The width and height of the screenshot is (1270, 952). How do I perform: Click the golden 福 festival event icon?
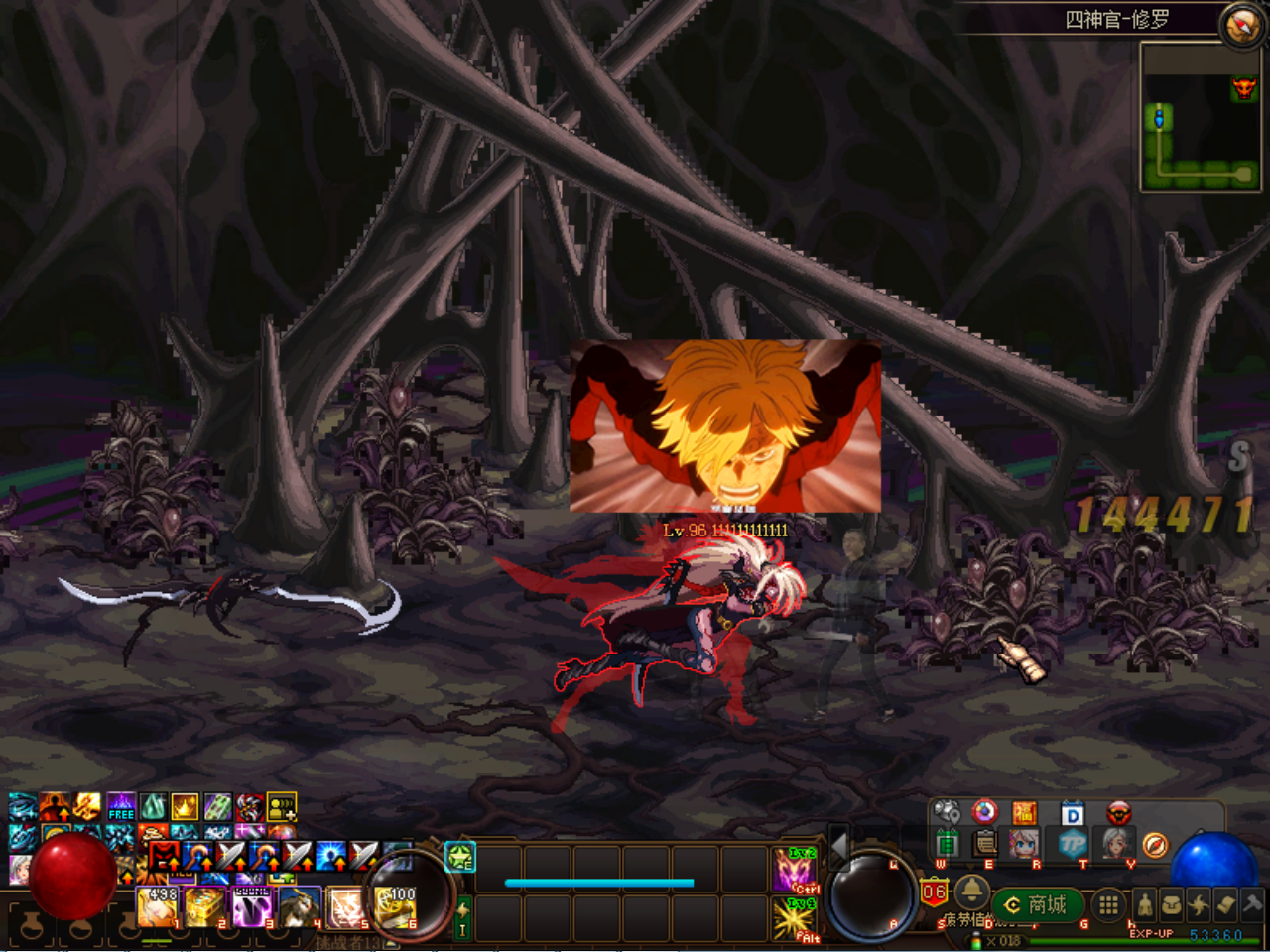click(x=1024, y=813)
